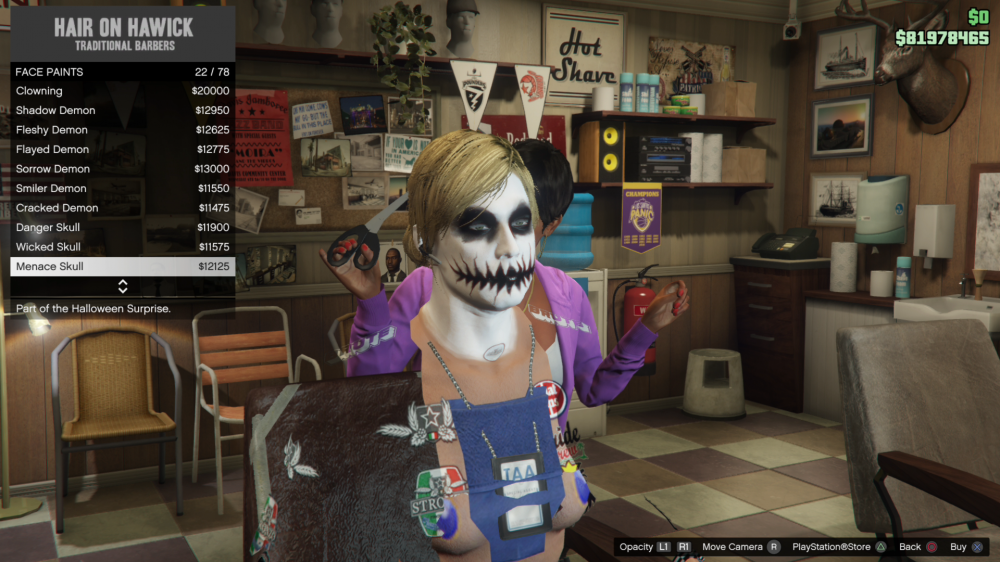Click the list scroll arrows below Menace Skull
This screenshot has width=1000, height=562.
click(122, 287)
